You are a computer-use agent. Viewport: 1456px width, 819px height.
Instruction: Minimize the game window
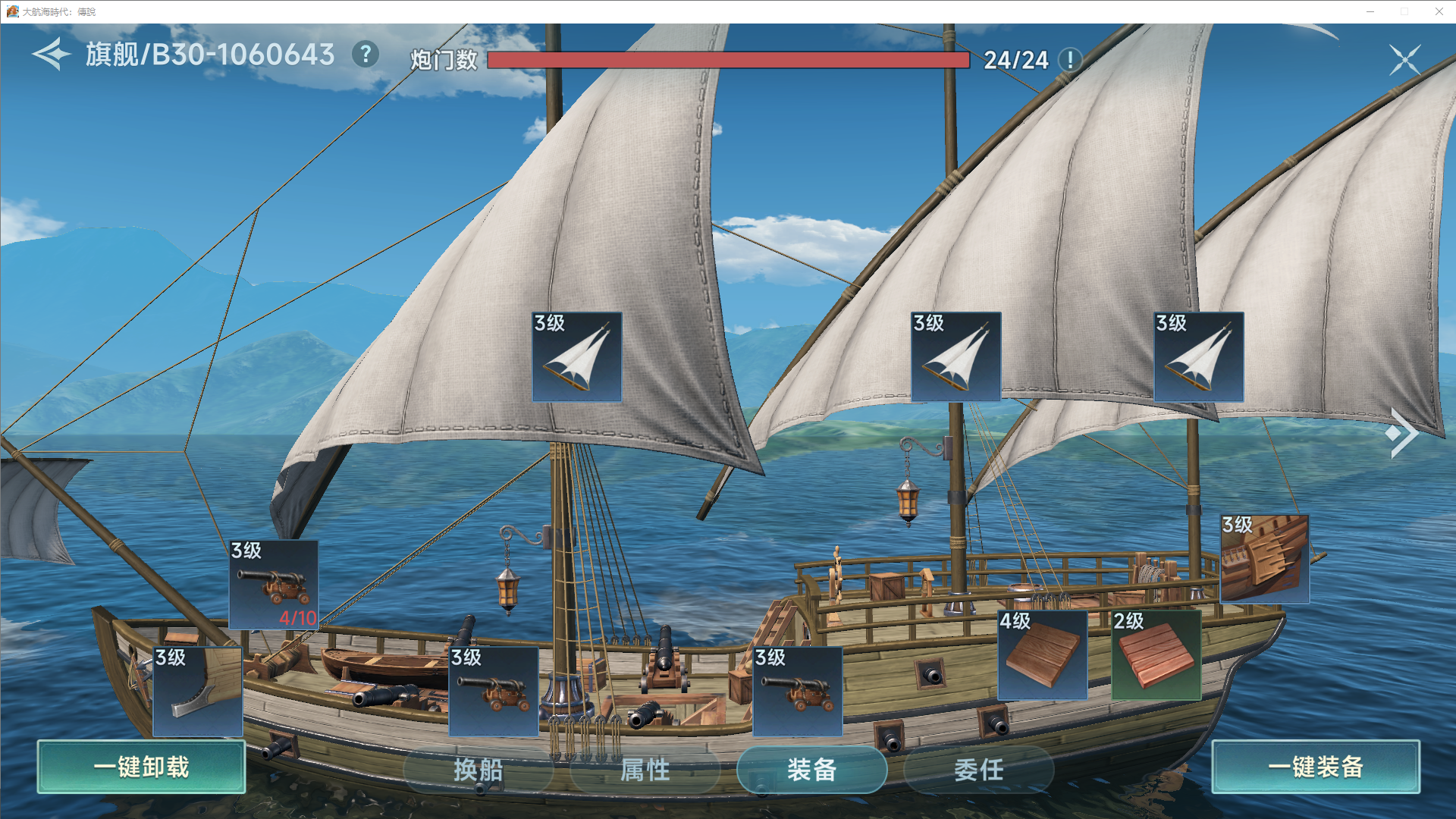(x=1370, y=11)
